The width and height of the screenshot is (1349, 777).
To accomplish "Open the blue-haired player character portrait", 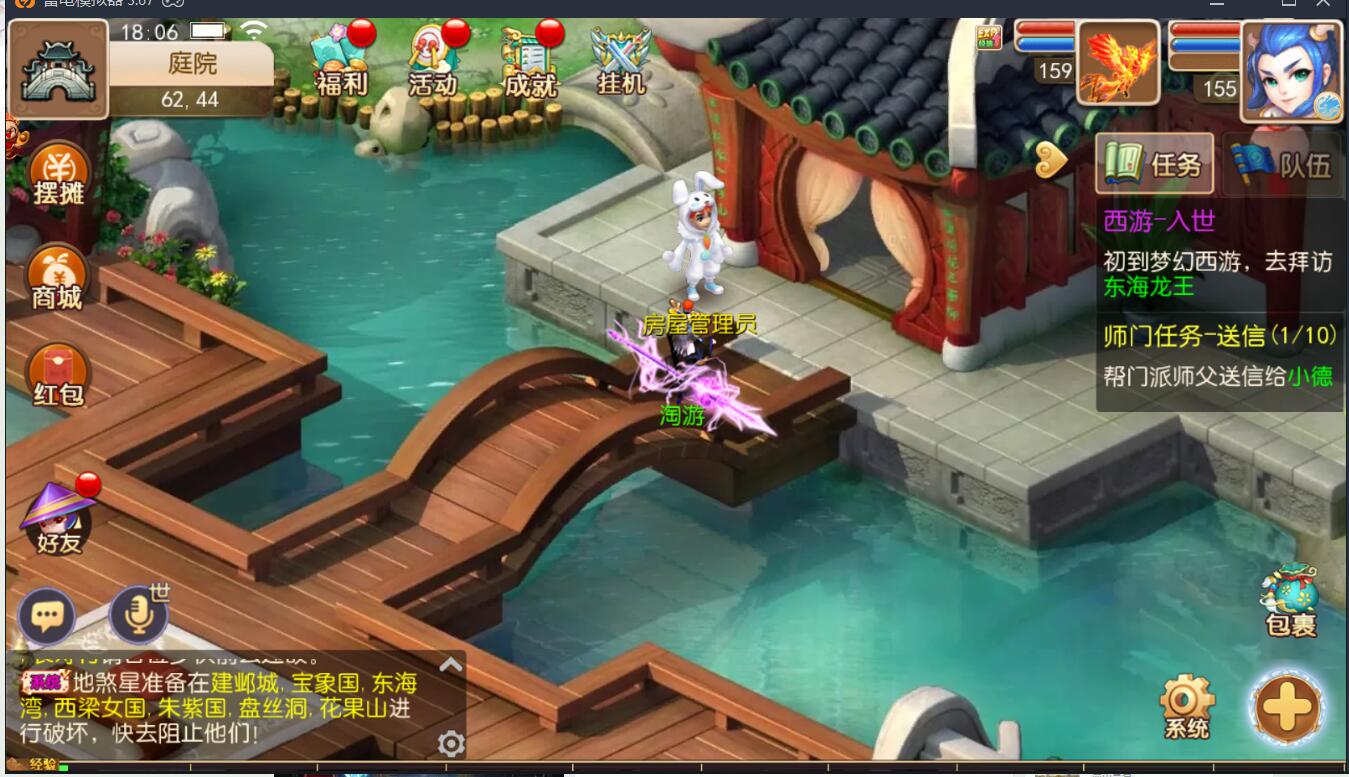I will tap(1291, 70).
